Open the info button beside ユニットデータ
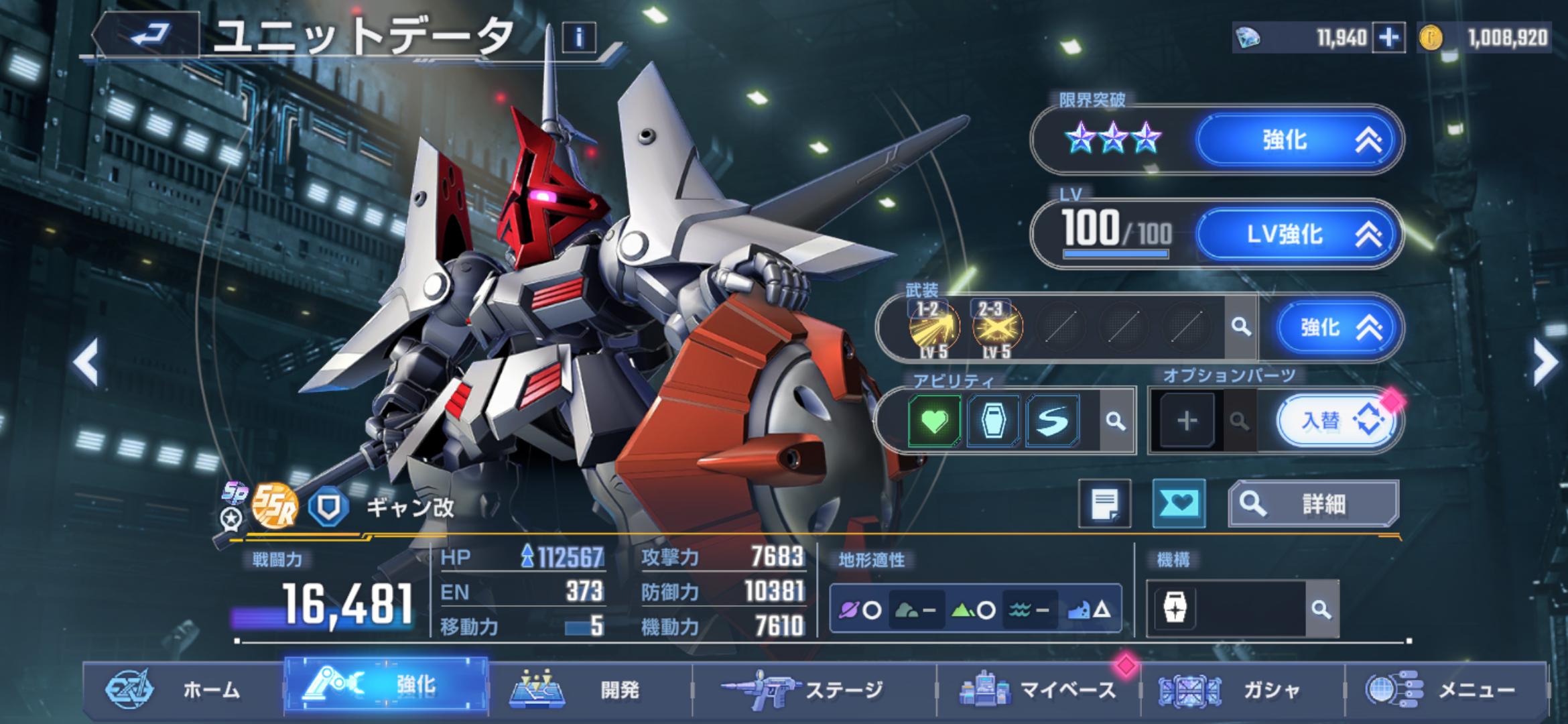The width and height of the screenshot is (1568, 724). pyautogui.click(x=579, y=38)
